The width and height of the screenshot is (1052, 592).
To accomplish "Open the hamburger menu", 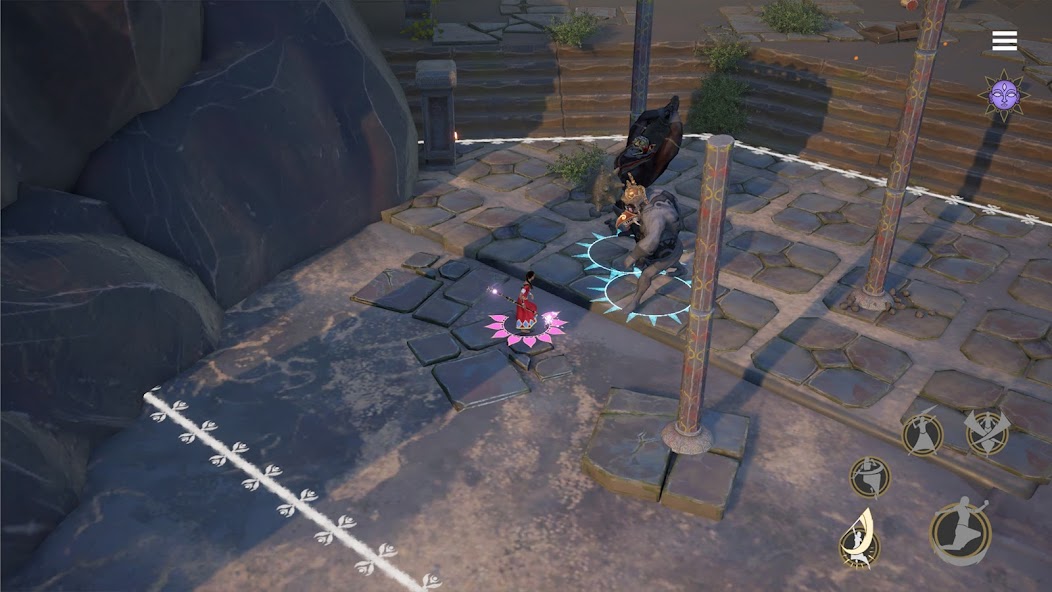I will pos(1004,41).
